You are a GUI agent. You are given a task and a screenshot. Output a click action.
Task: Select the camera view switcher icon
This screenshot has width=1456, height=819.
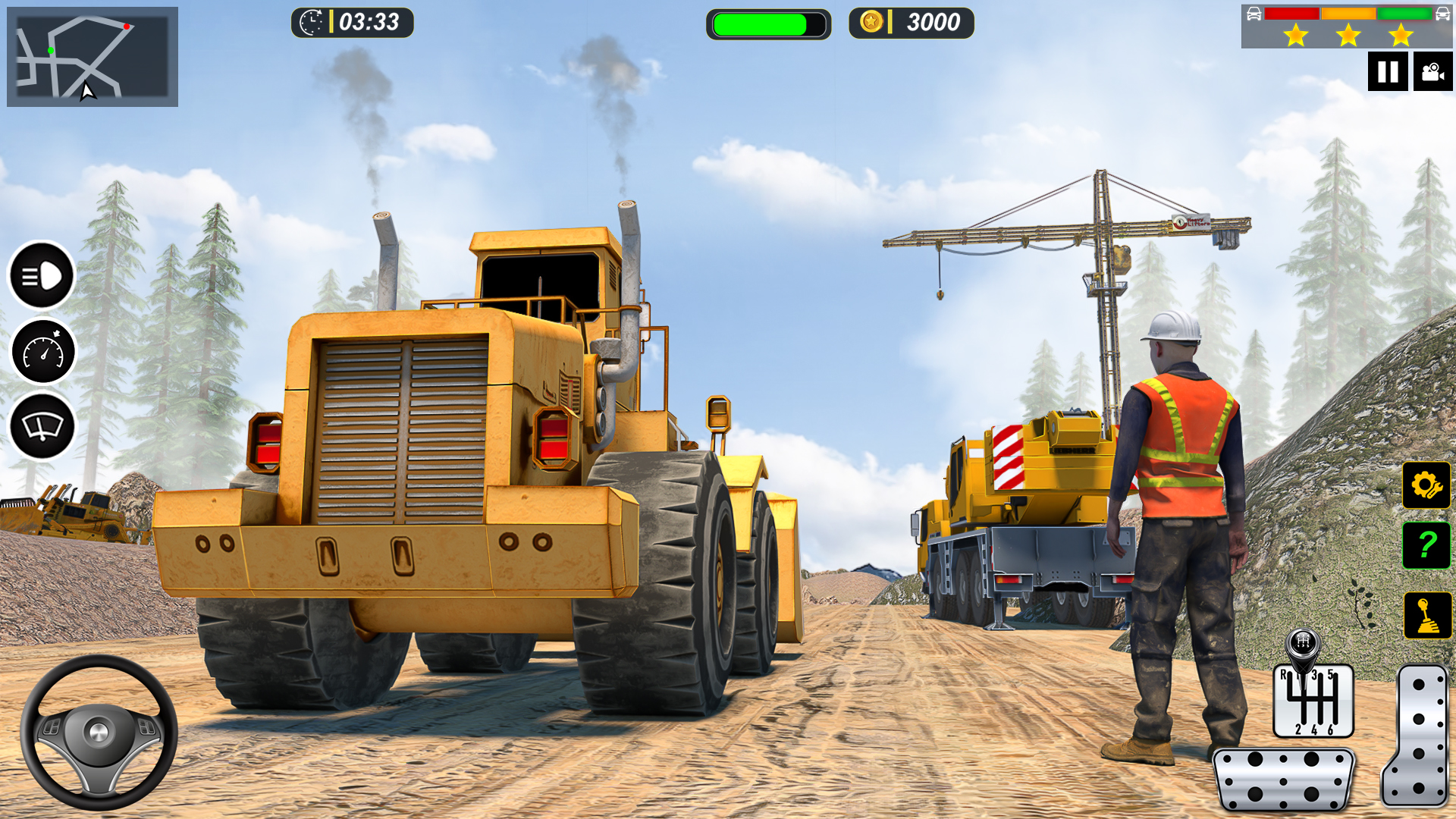pos(1432,72)
